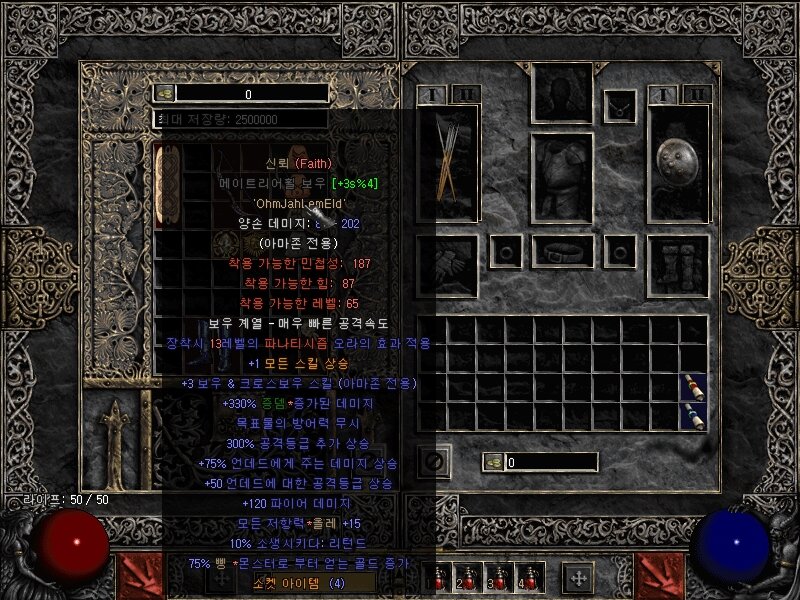Click the amulet equipment slot
This screenshot has width=800, height=600.
pyautogui.click(x=620, y=102)
